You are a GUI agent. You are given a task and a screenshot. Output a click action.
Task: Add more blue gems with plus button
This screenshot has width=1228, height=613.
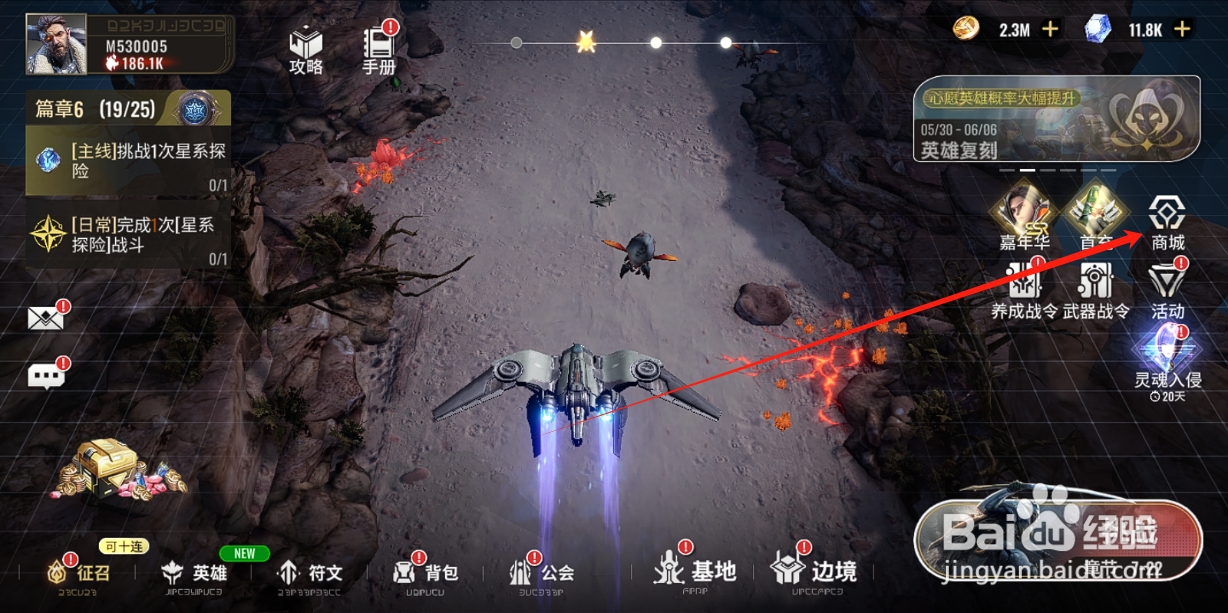[1182, 29]
